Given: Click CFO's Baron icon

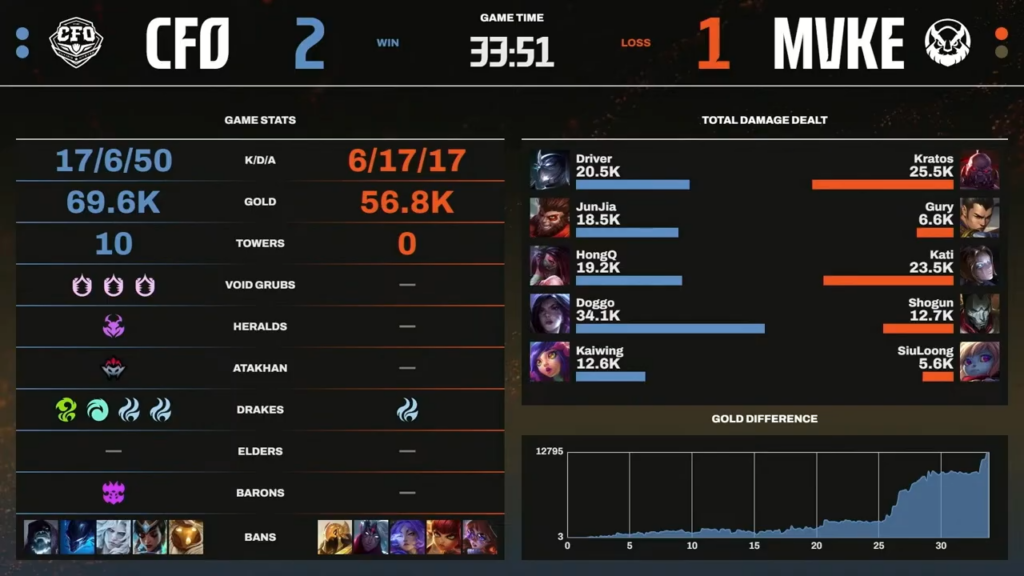Looking at the screenshot, I should [x=113, y=492].
